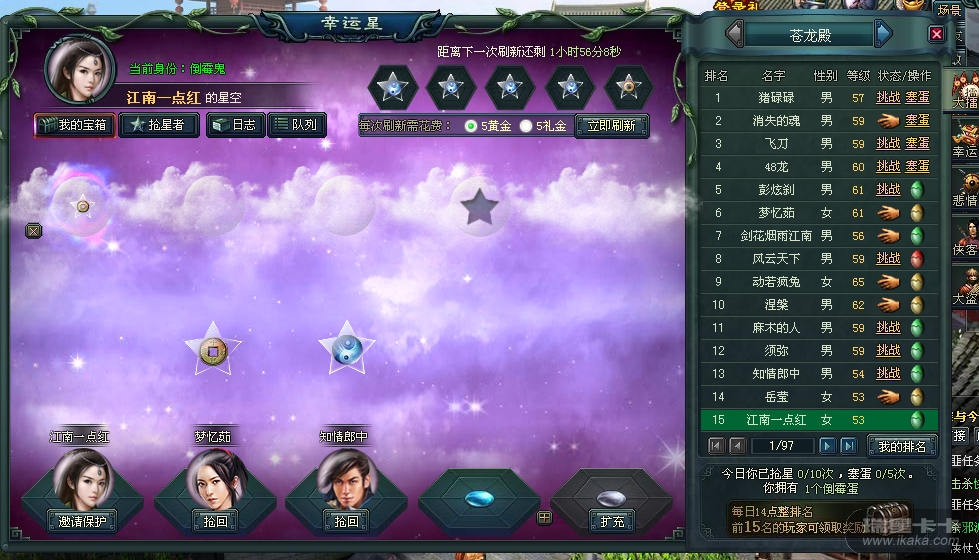
Task: Pick up via 拾回 under 知情郎中
Action: click(x=345, y=521)
